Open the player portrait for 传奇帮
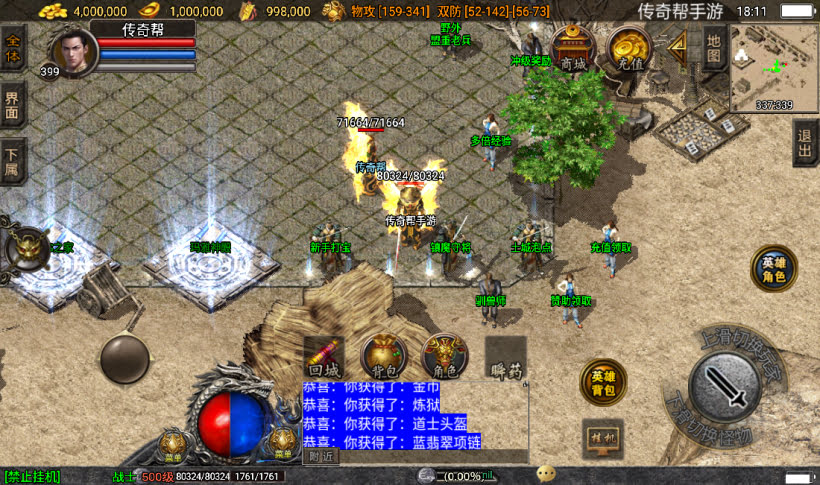 click(73, 51)
